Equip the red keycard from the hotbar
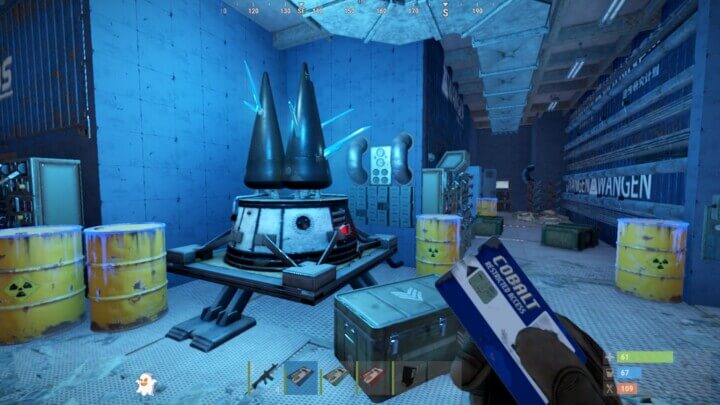720x405 pixels. [372, 377]
